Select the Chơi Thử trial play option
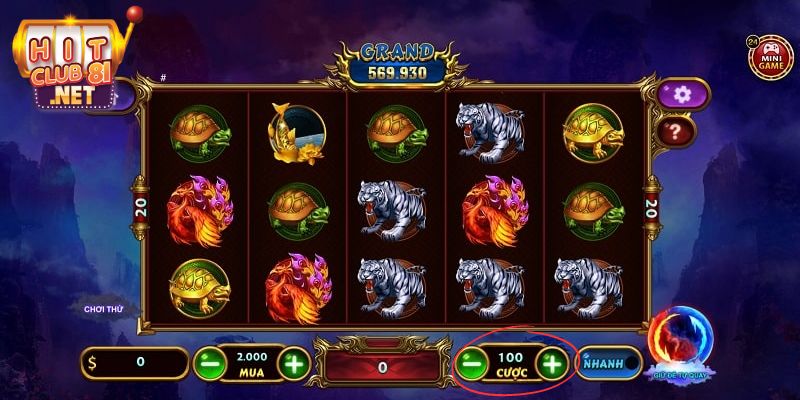Image resolution: width=800 pixels, height=400 pixels. point(104,310)
